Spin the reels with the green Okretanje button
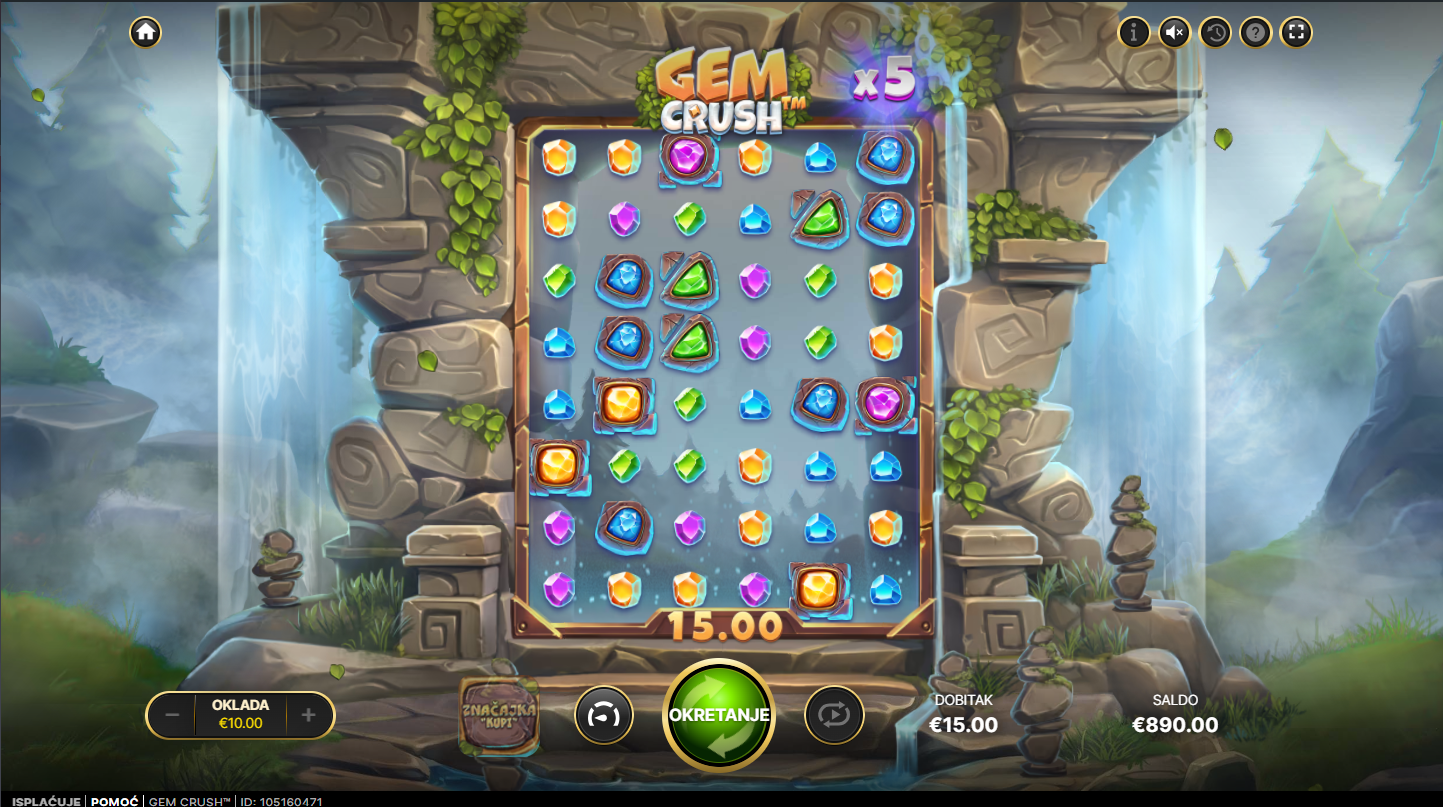 click(x=719, y=715)
